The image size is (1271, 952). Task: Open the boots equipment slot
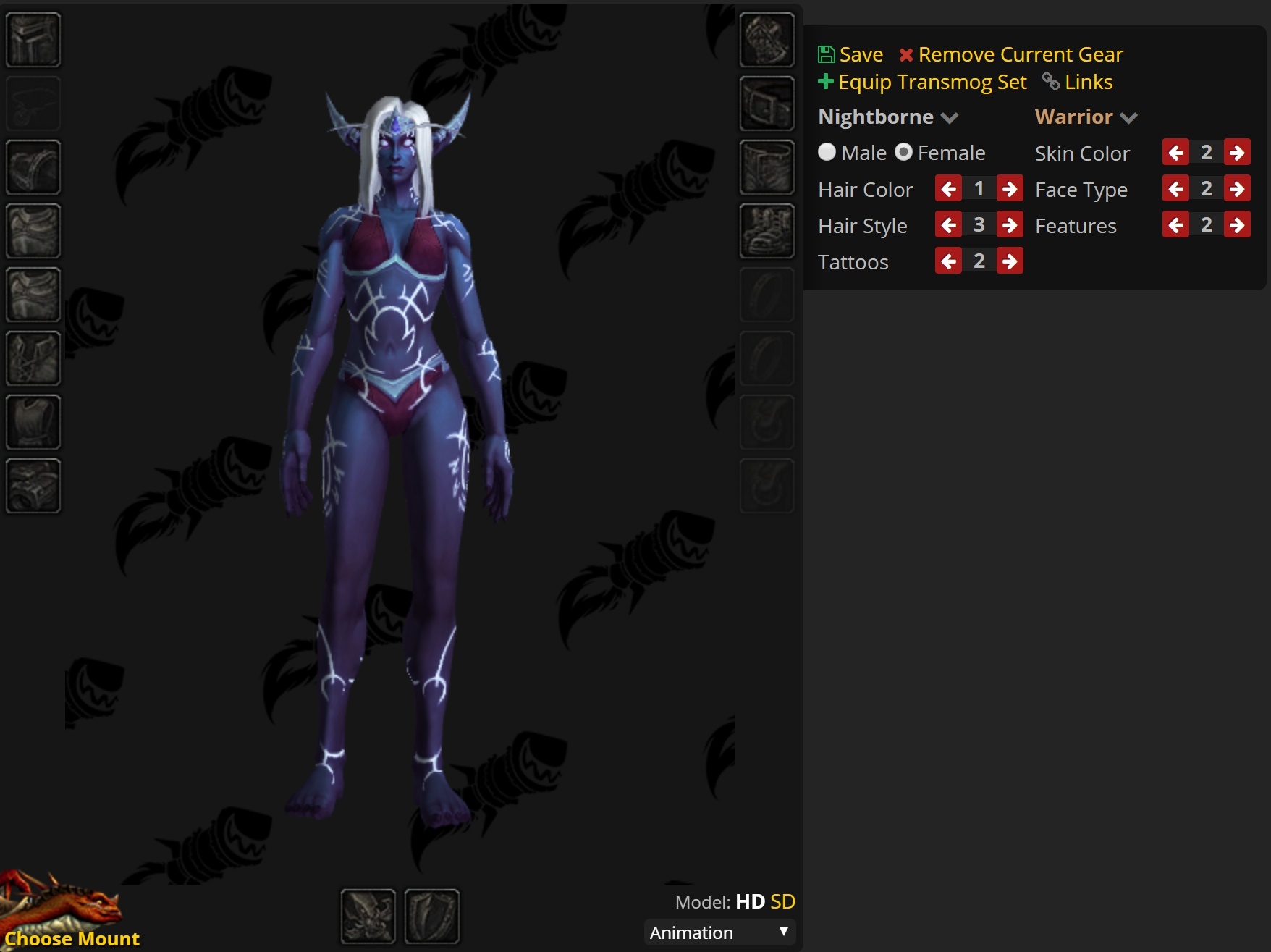(x=767, y=232)
